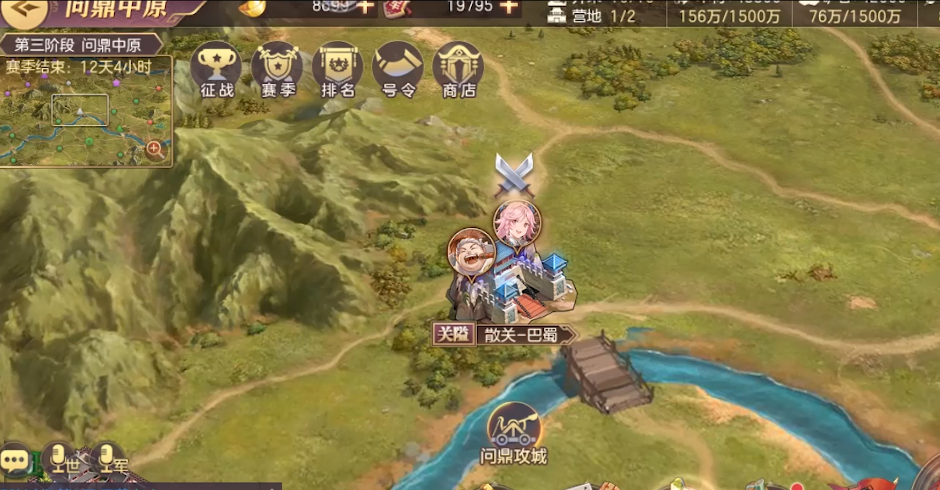View the 排名 (Ranking) board
The height and width of the screenshot is (490, 940).
[x=338, y=70]
